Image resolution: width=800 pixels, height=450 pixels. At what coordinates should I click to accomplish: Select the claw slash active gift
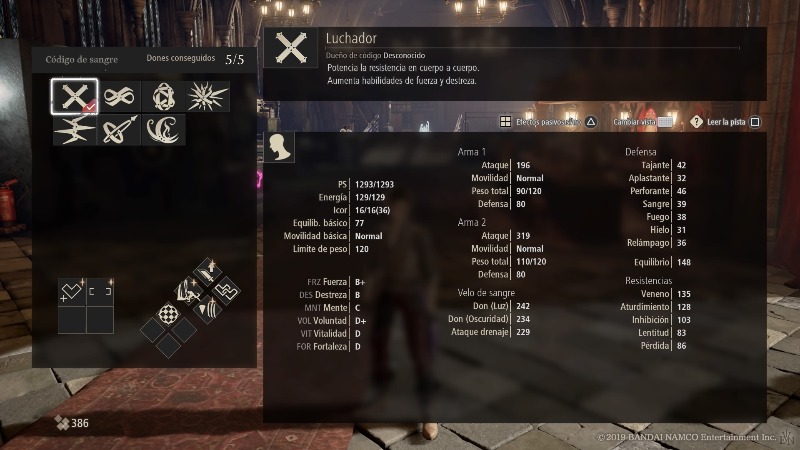pyautogui.click(x=207, y=309)
